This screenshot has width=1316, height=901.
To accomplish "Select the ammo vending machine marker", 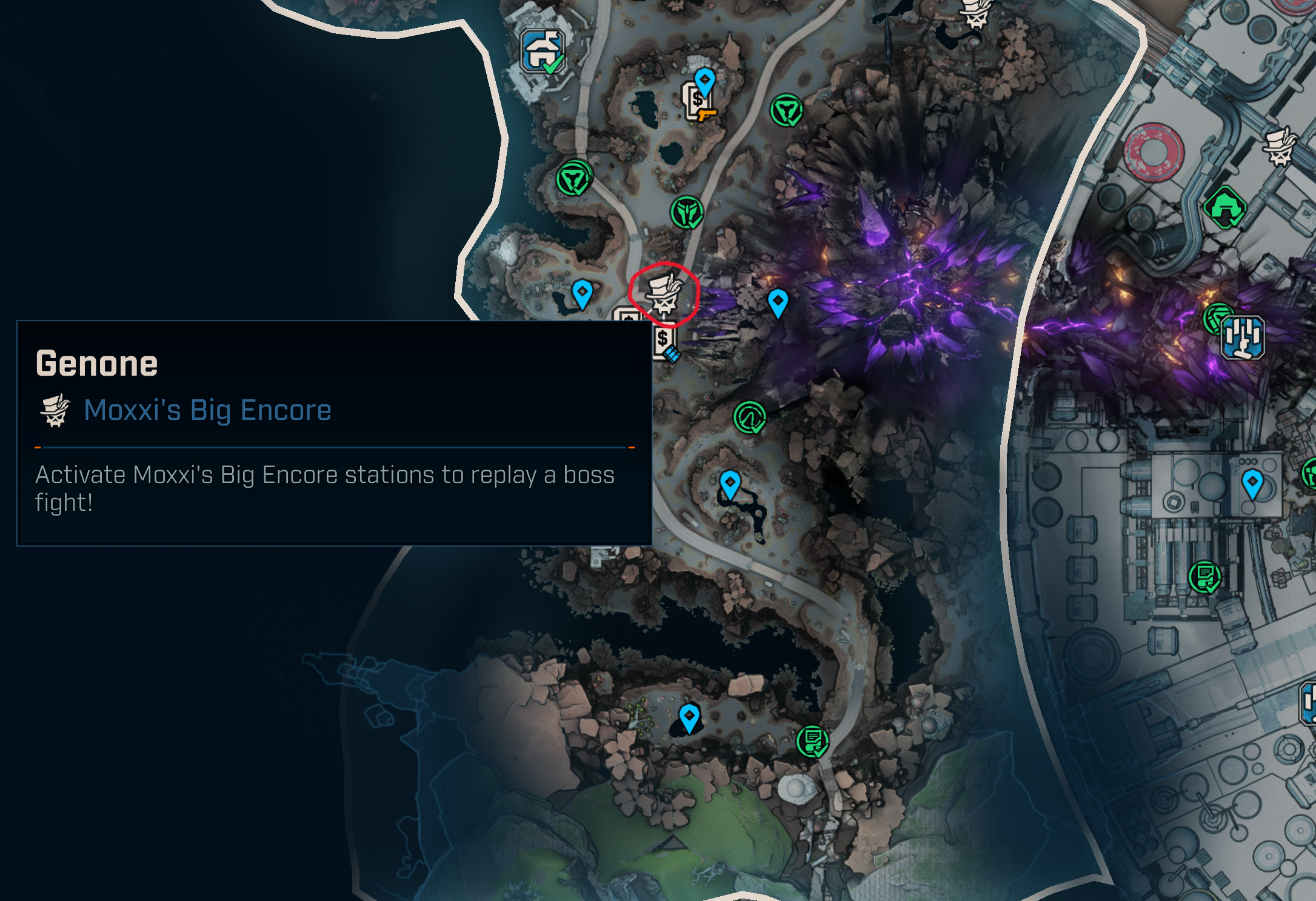I will [664, 342].
